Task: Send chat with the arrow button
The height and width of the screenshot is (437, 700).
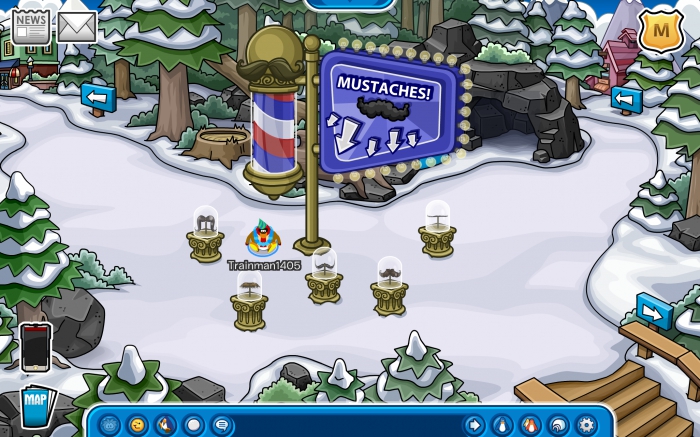Action: point(473,425)
